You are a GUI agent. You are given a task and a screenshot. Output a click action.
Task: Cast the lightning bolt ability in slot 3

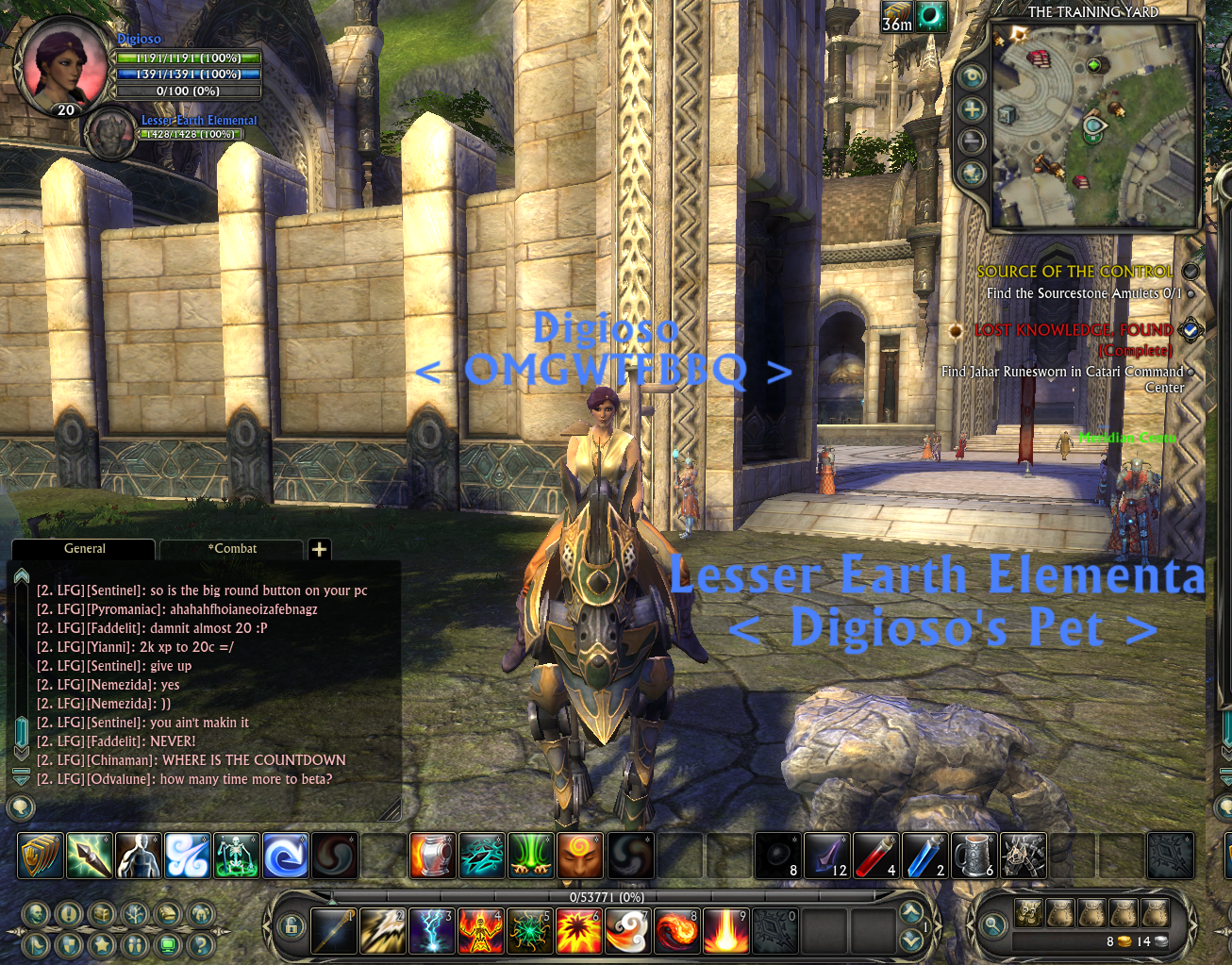432,930
